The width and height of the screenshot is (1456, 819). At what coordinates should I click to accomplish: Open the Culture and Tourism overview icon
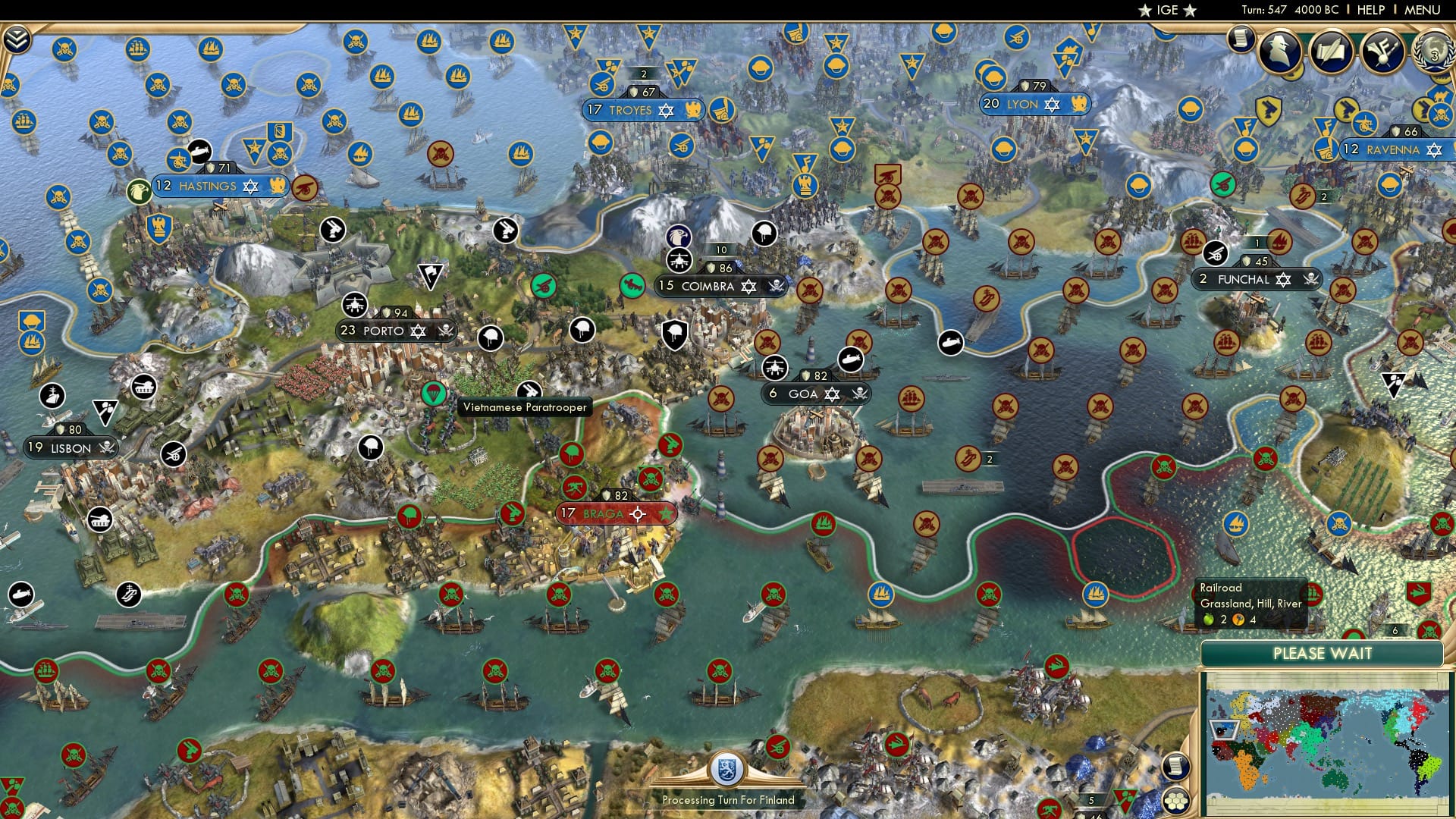(x=1382, y=52)
